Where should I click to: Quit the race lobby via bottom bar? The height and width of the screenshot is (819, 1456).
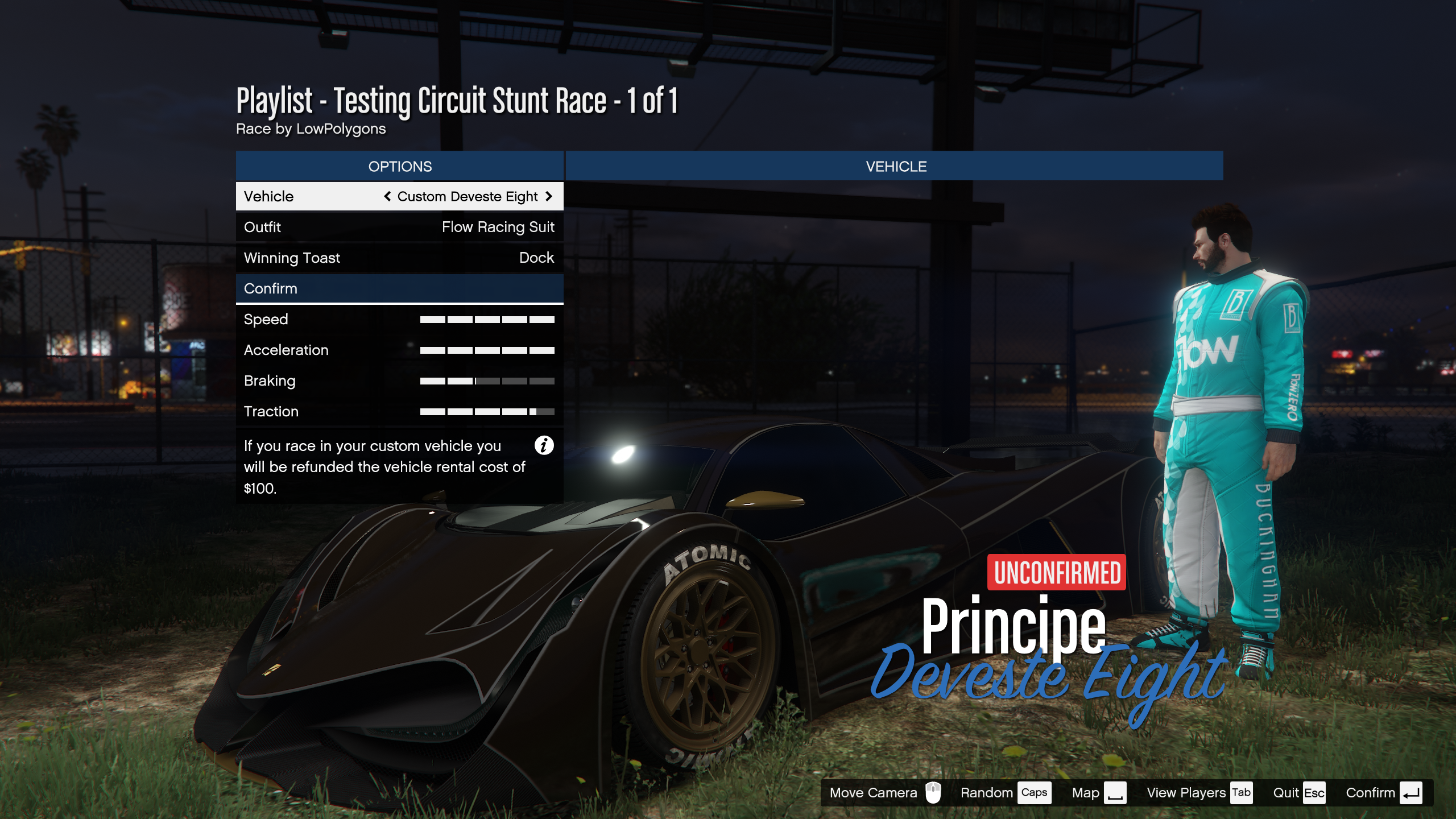1298,793
